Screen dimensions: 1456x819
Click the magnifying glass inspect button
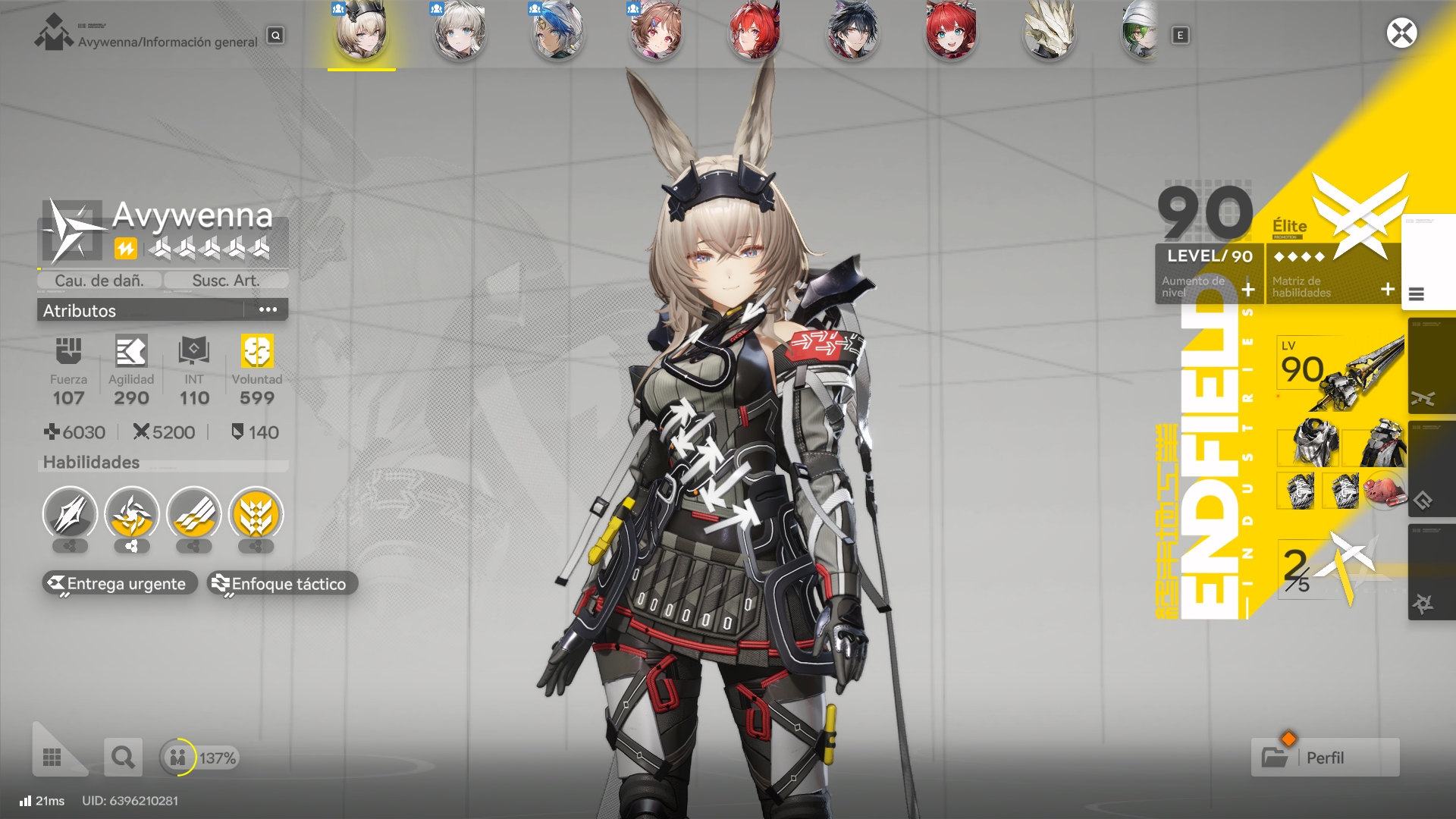pyautogui.click(x=123, y=757)
